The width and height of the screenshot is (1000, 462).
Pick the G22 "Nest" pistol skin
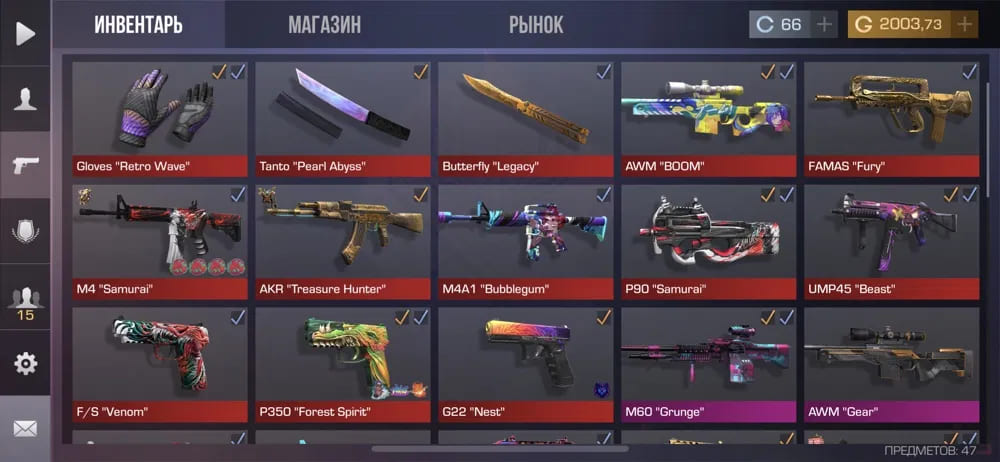(x=525, y=364)
